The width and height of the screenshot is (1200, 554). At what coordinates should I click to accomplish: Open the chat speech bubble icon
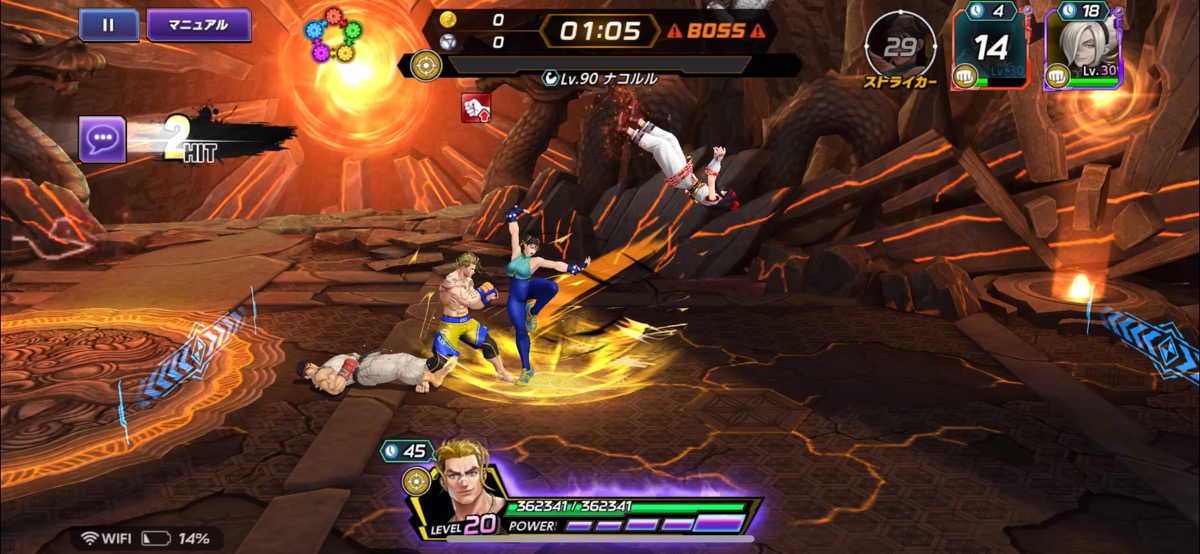[x=102, y=139]
